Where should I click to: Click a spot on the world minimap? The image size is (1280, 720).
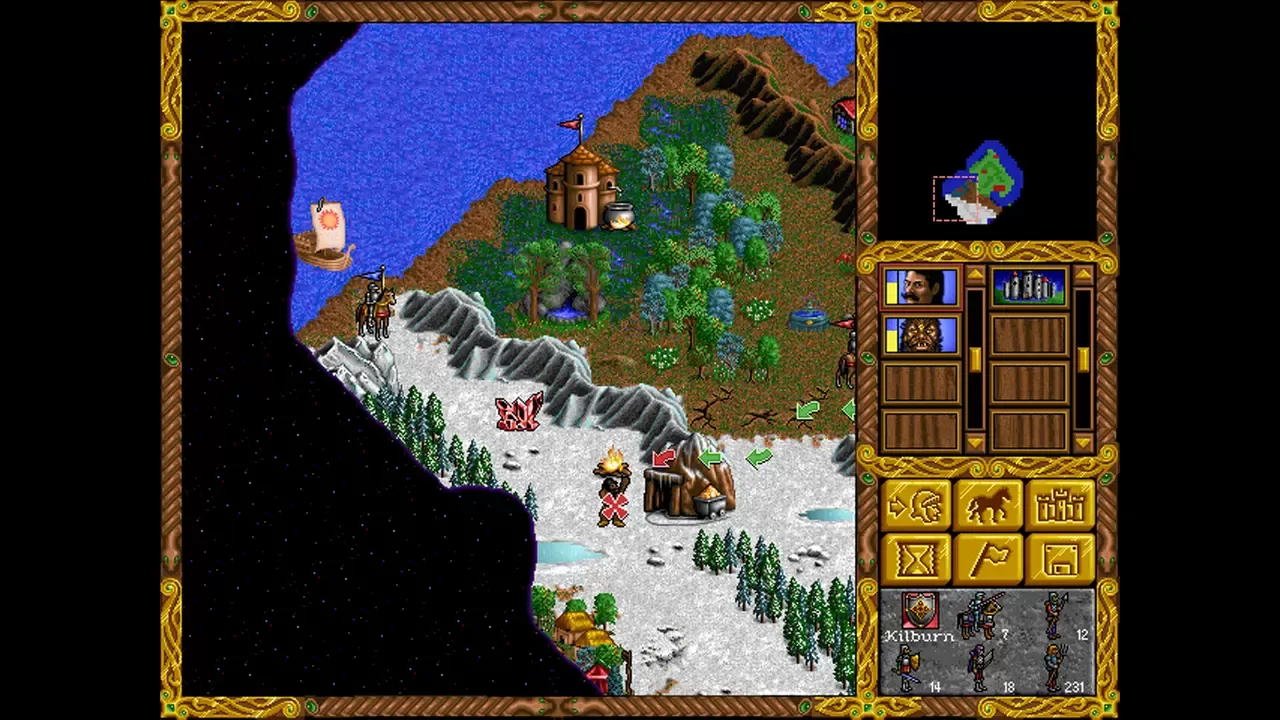992,182
